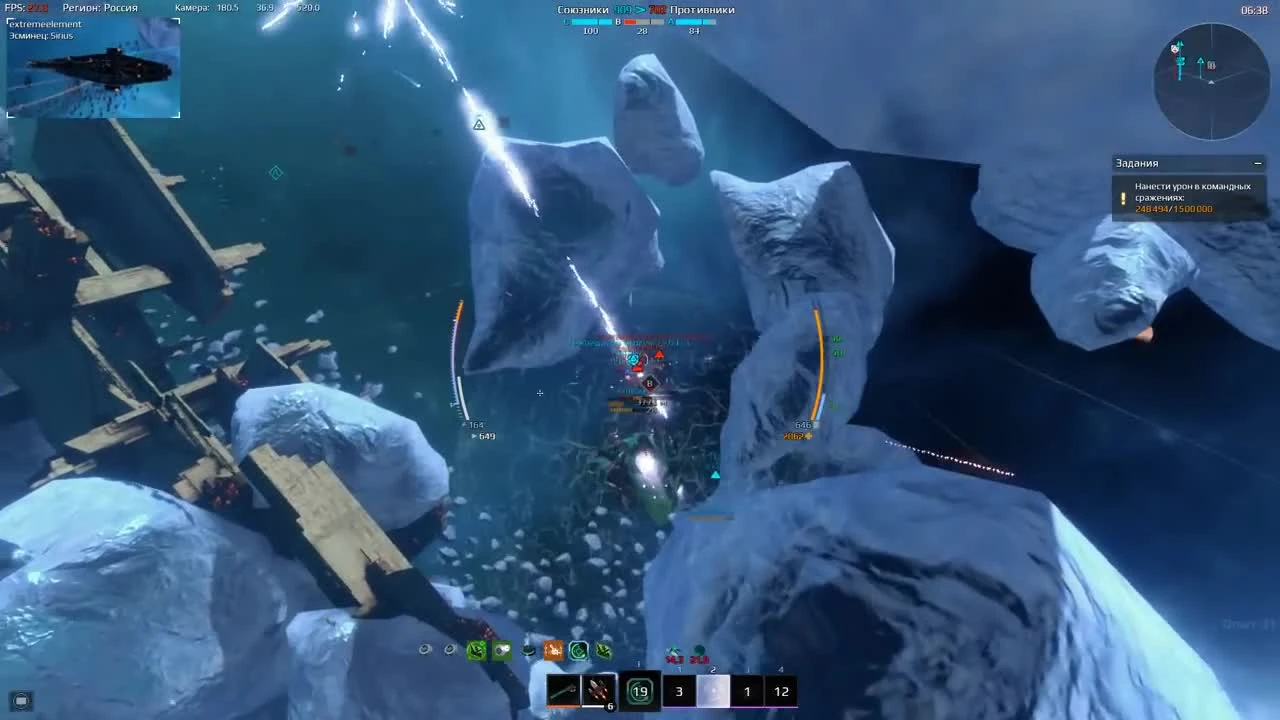Select weapon slot 2 with white icon

[714, 690]
